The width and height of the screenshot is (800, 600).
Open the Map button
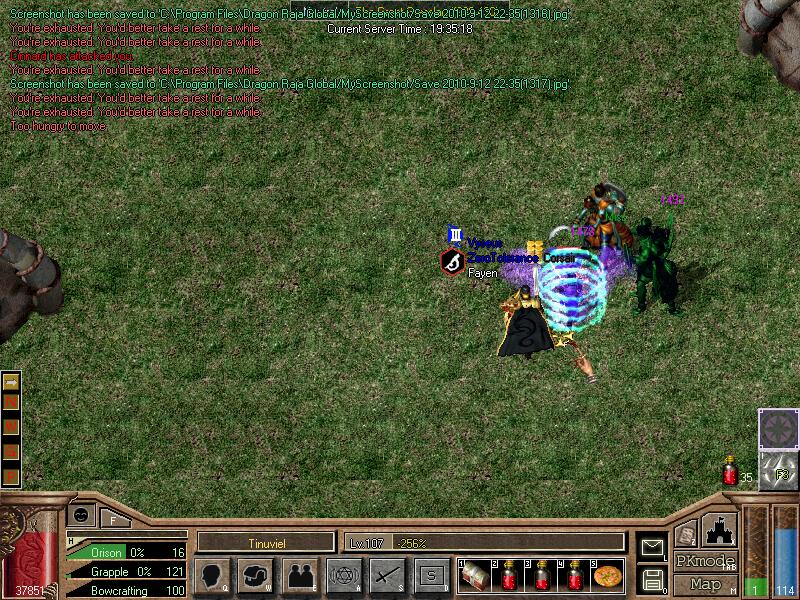point(705,584)
